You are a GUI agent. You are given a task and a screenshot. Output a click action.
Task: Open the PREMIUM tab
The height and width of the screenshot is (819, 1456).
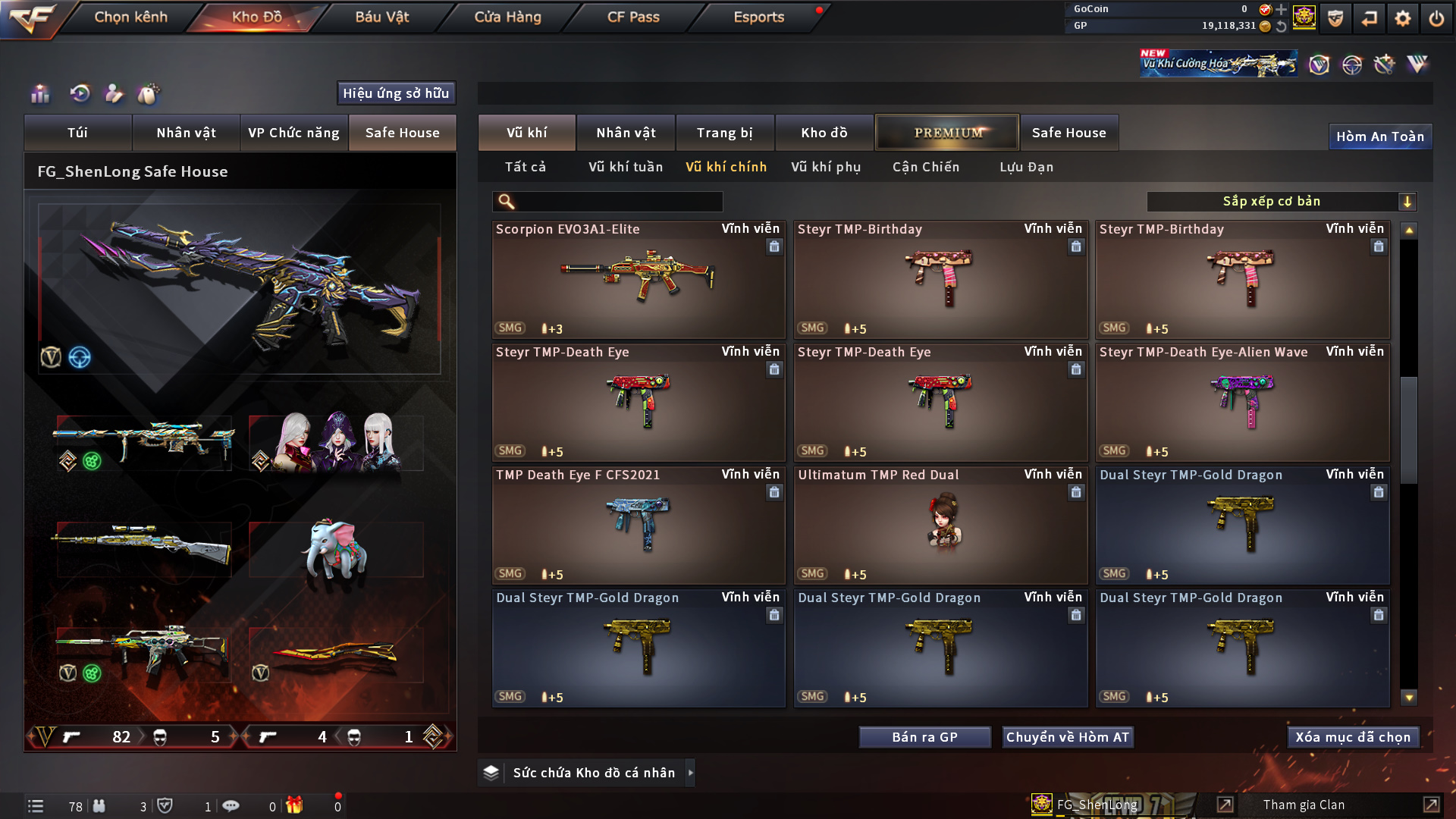947,133
